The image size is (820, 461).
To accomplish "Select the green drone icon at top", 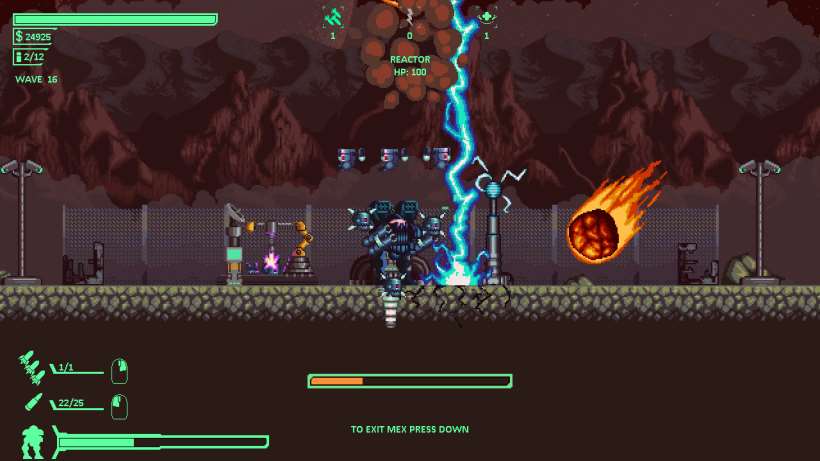I will pyautogui.click(x=487, y=16).
